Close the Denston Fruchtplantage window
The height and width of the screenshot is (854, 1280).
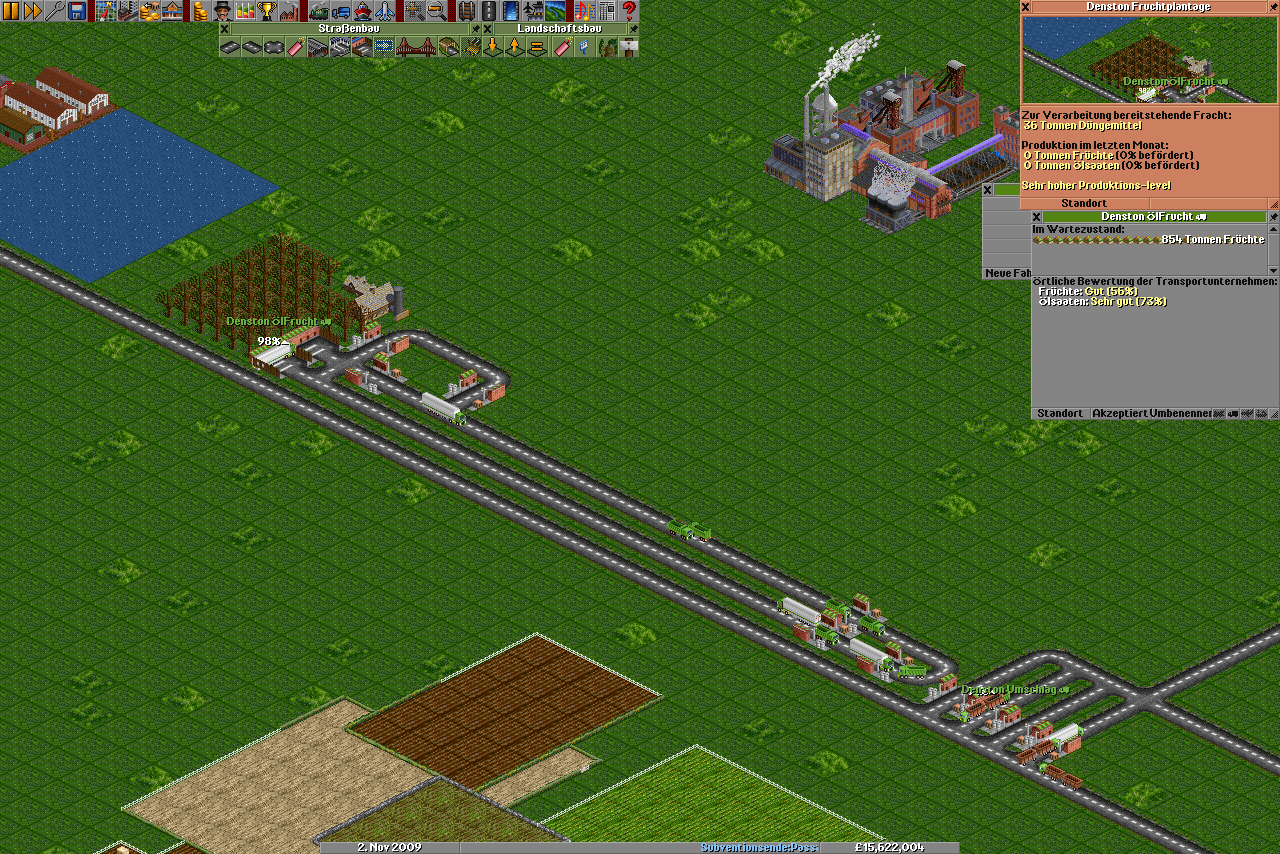pos(1026,6)
